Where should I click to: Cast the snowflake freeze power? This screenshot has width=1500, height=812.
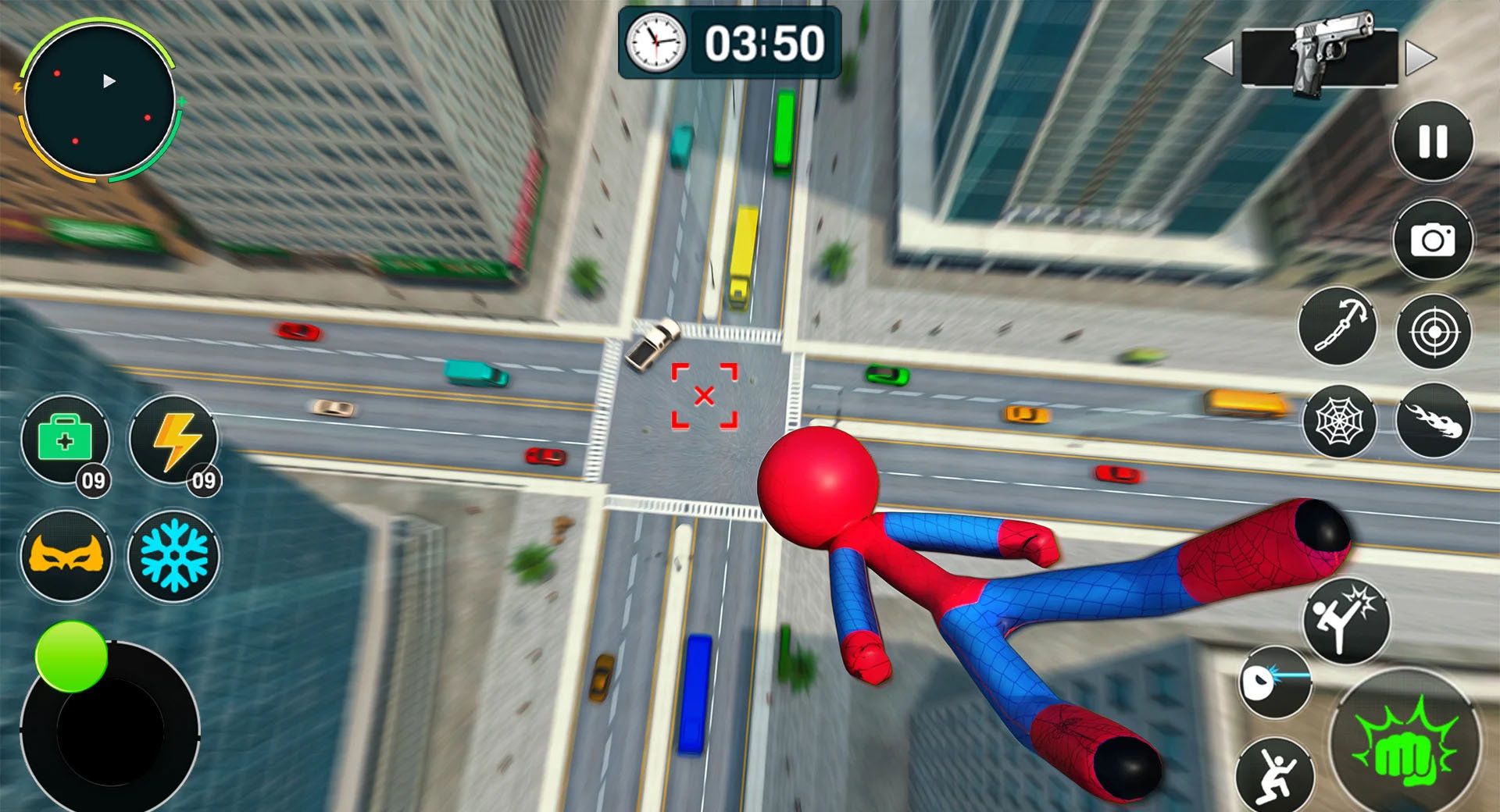coord(173,556)
